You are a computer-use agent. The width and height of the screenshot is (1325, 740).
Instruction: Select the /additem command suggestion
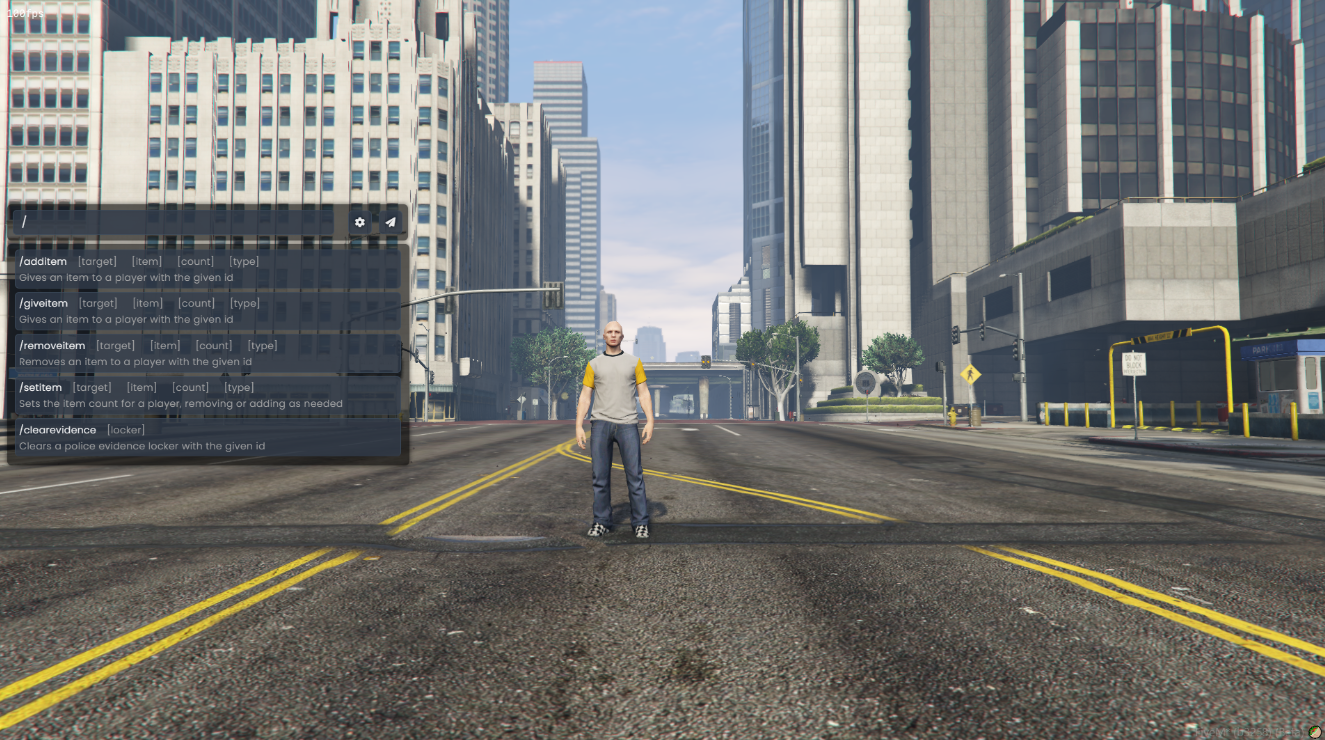(x=206, y=269)
